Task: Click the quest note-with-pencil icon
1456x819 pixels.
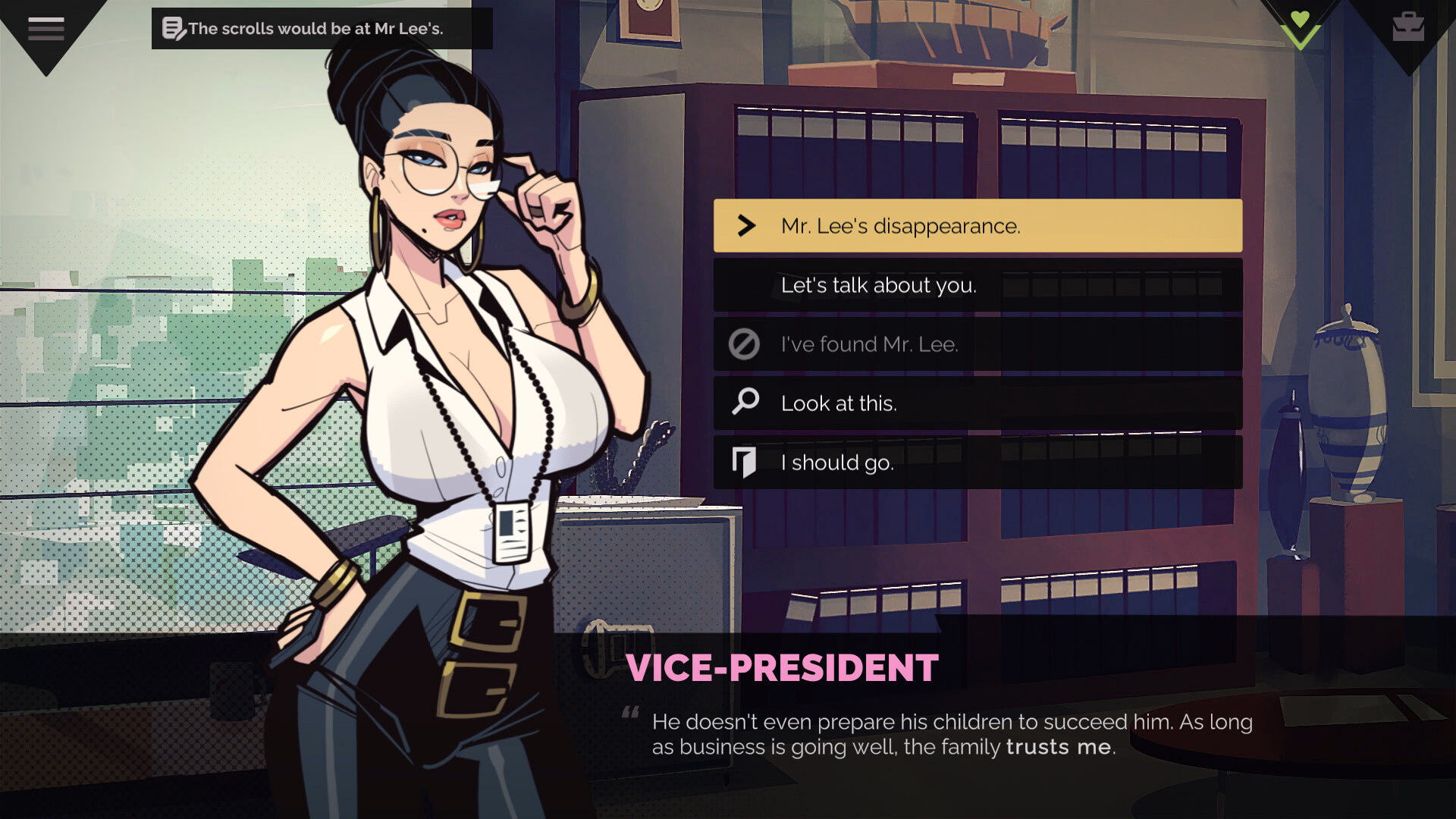Action: (173, 28)
